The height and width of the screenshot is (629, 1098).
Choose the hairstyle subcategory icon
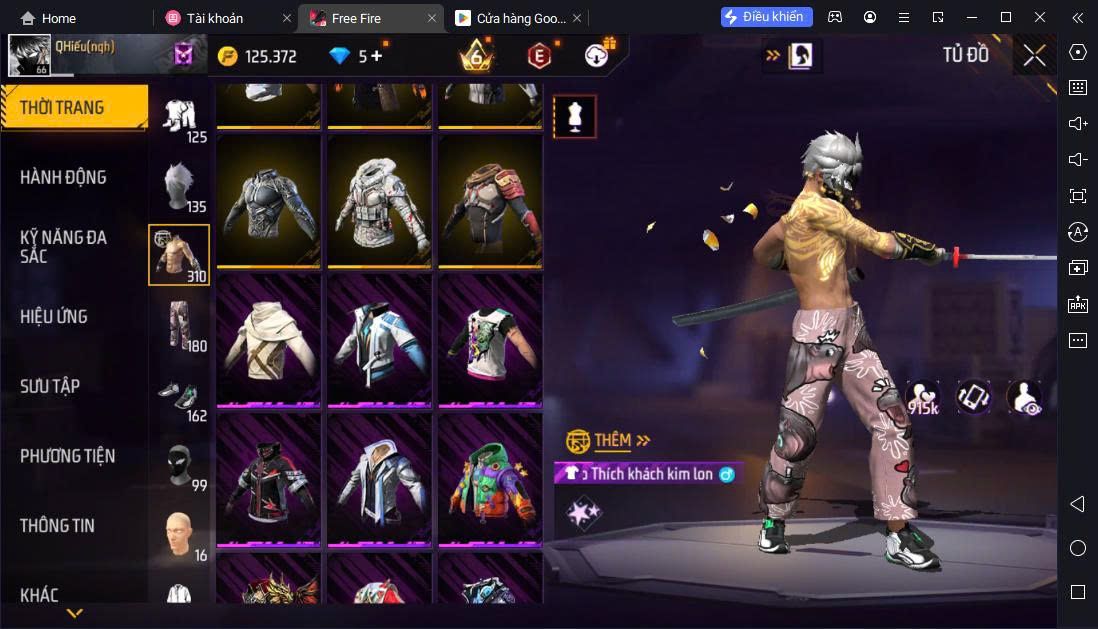point(179,185)
